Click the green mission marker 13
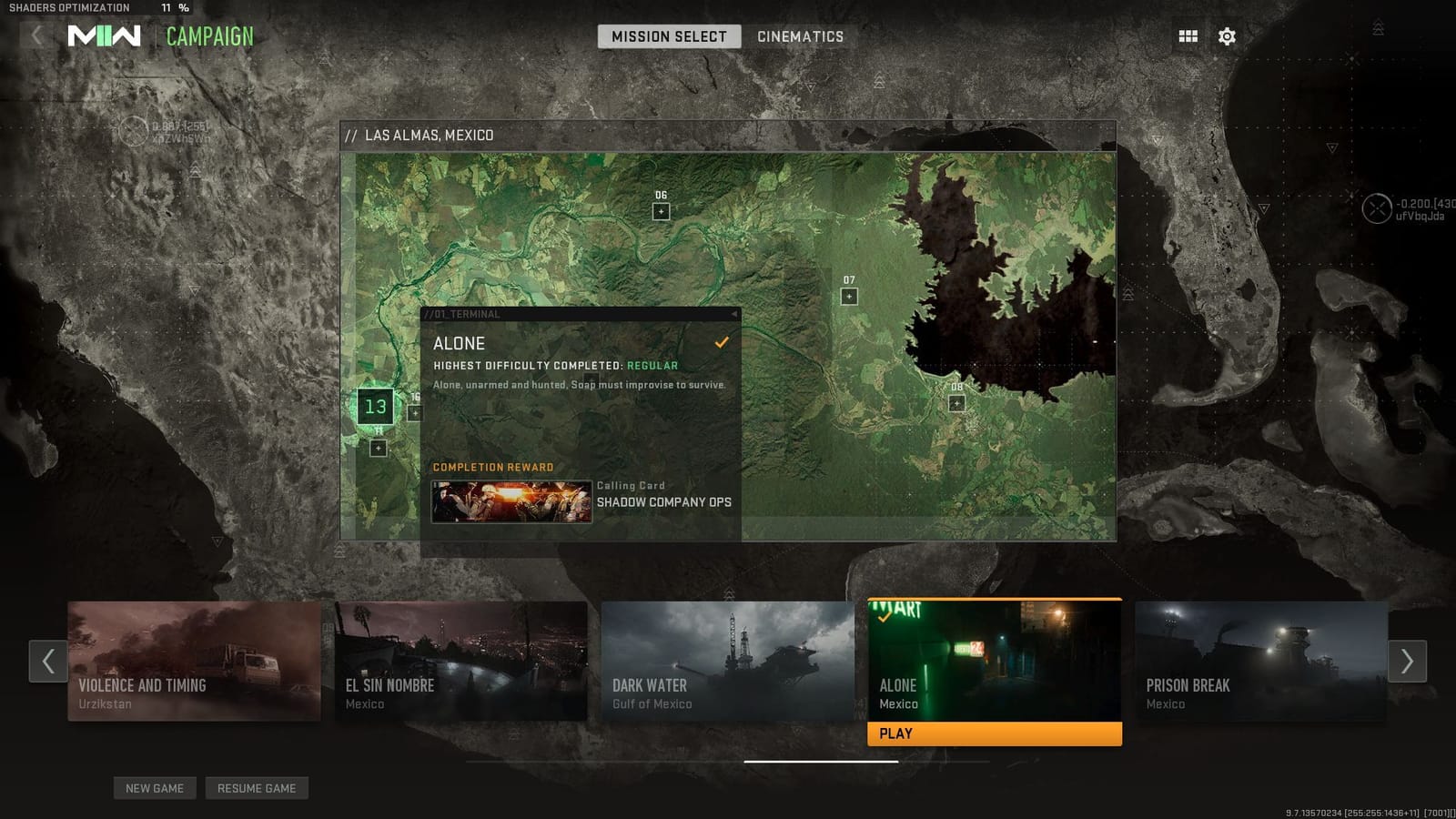The image size is (1456, 819). [x=376, y=407]
